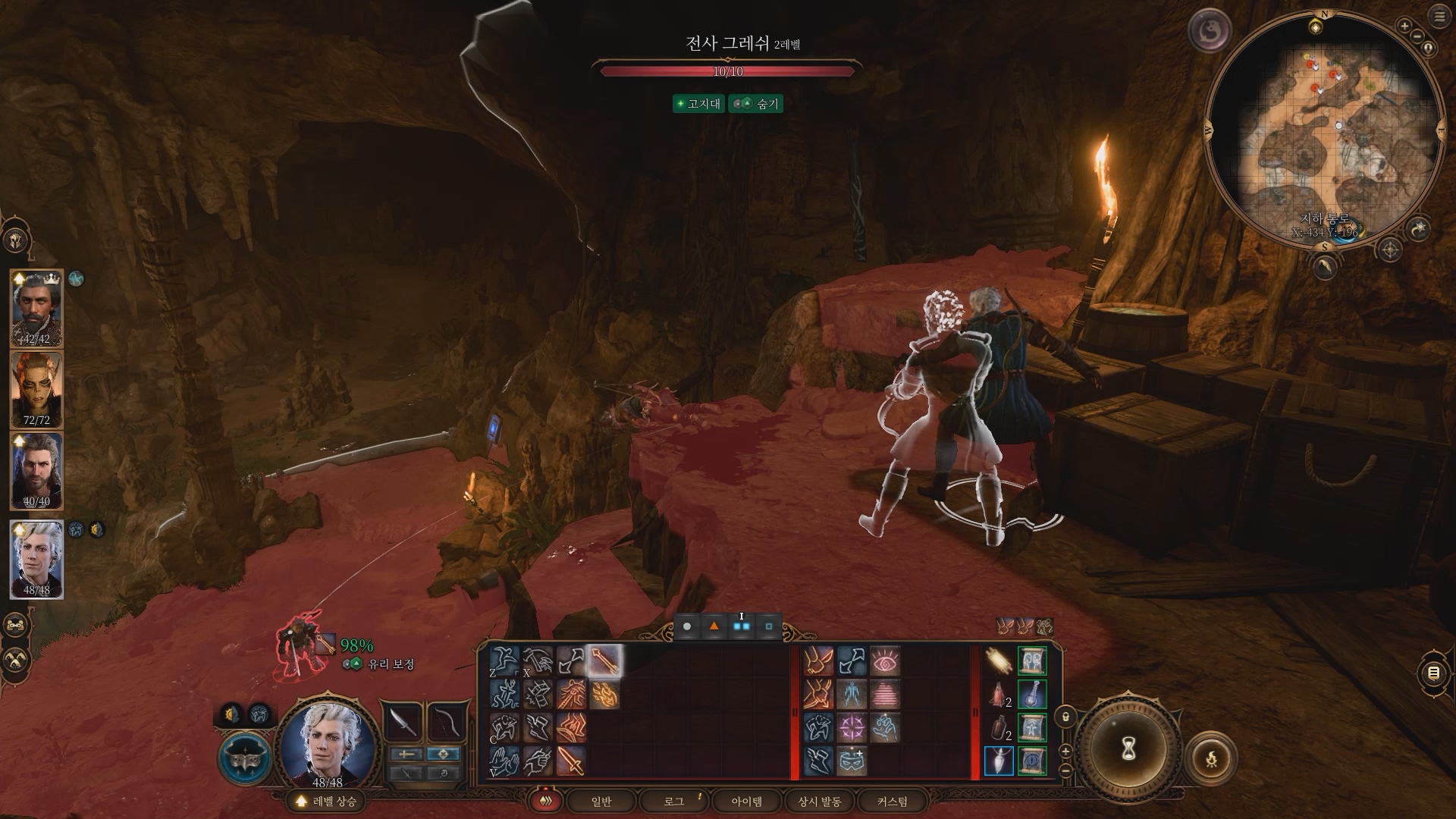This screenshot has width=1456, height=819.
Task: Equip the melee dagger weapon slot
Action: 404,721
